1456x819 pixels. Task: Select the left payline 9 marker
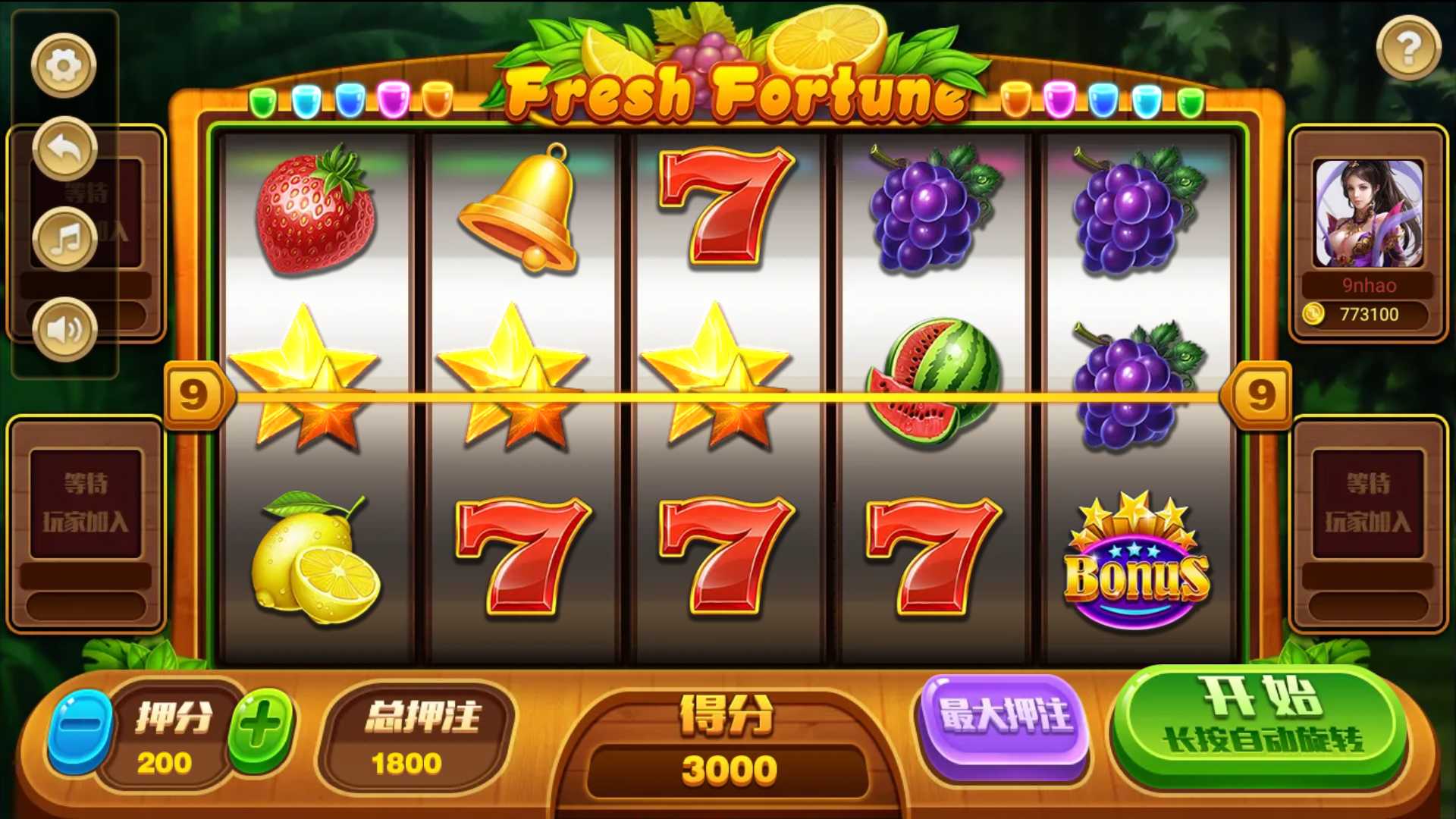pos(194,395)
